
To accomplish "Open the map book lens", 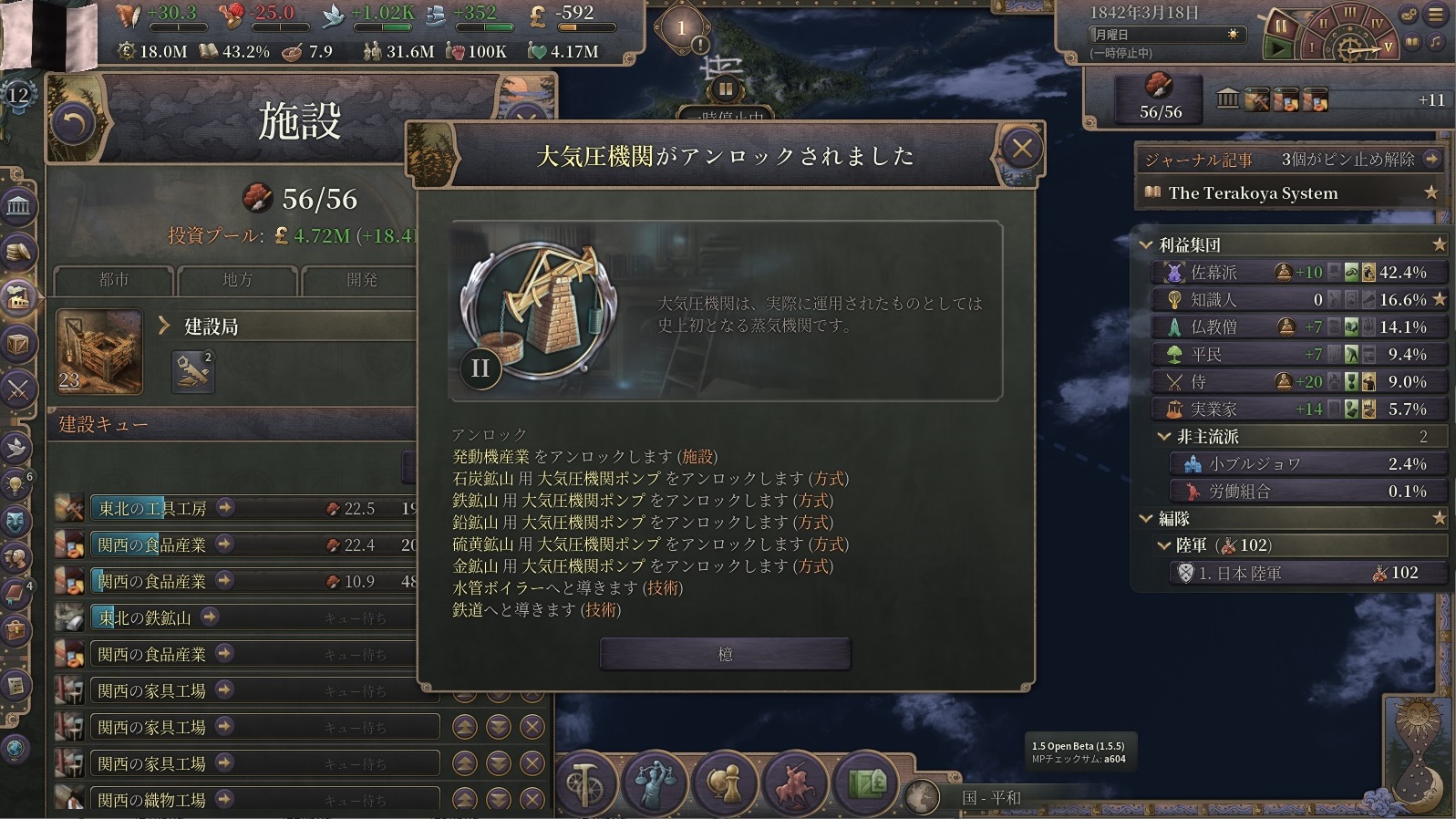I will point(865,783).
